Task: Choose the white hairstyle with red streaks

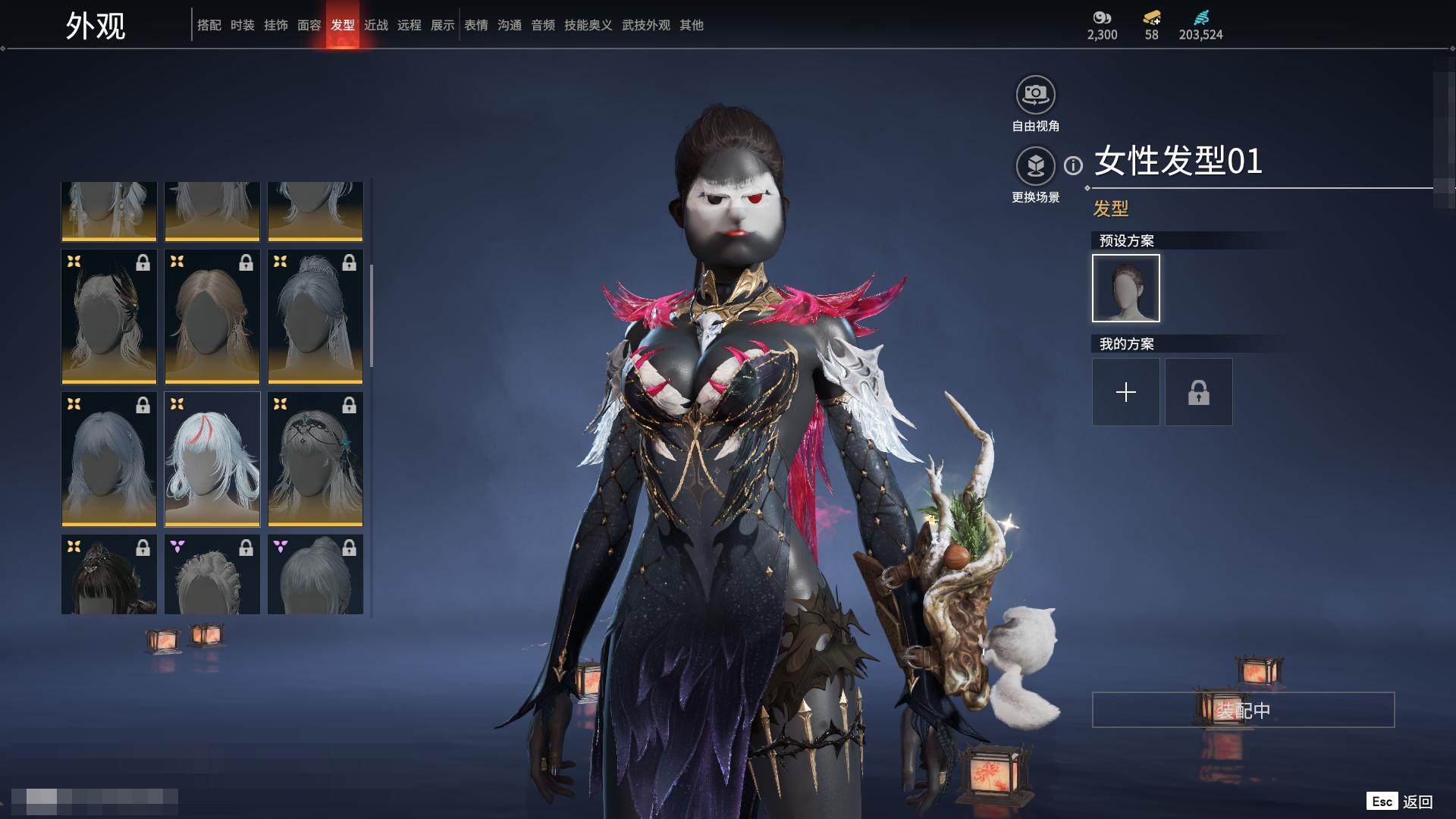Action: pos(212,459)
